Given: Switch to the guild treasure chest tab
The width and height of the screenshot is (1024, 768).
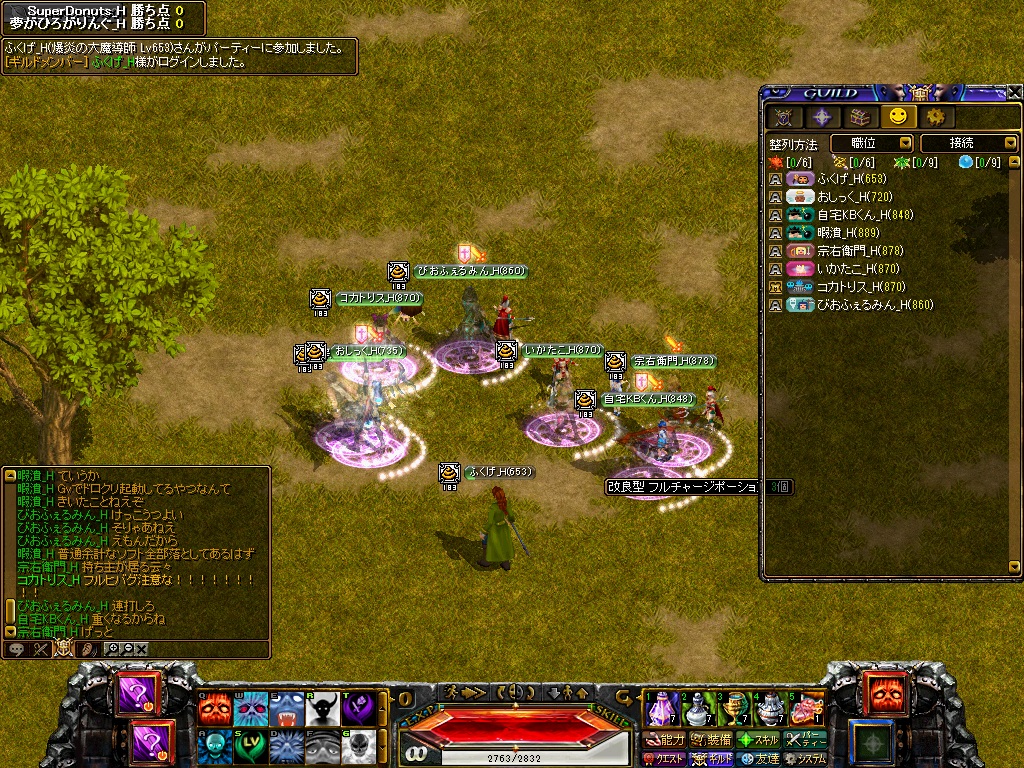Looking at the screenshot, I should tap(859, 117).
